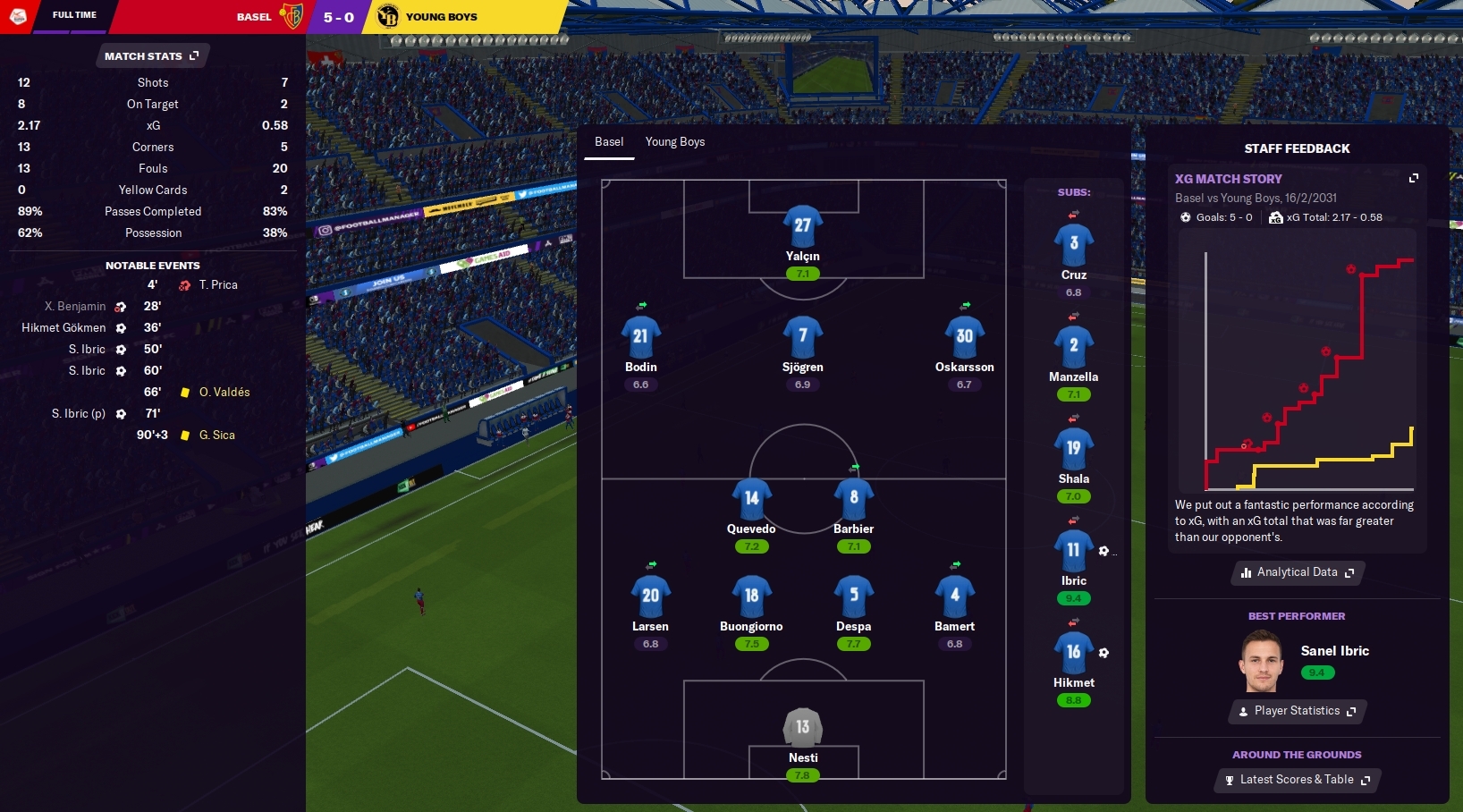Open the Match Stats panel
Viewport: 1463px width, 812px height.
[151, 56]
